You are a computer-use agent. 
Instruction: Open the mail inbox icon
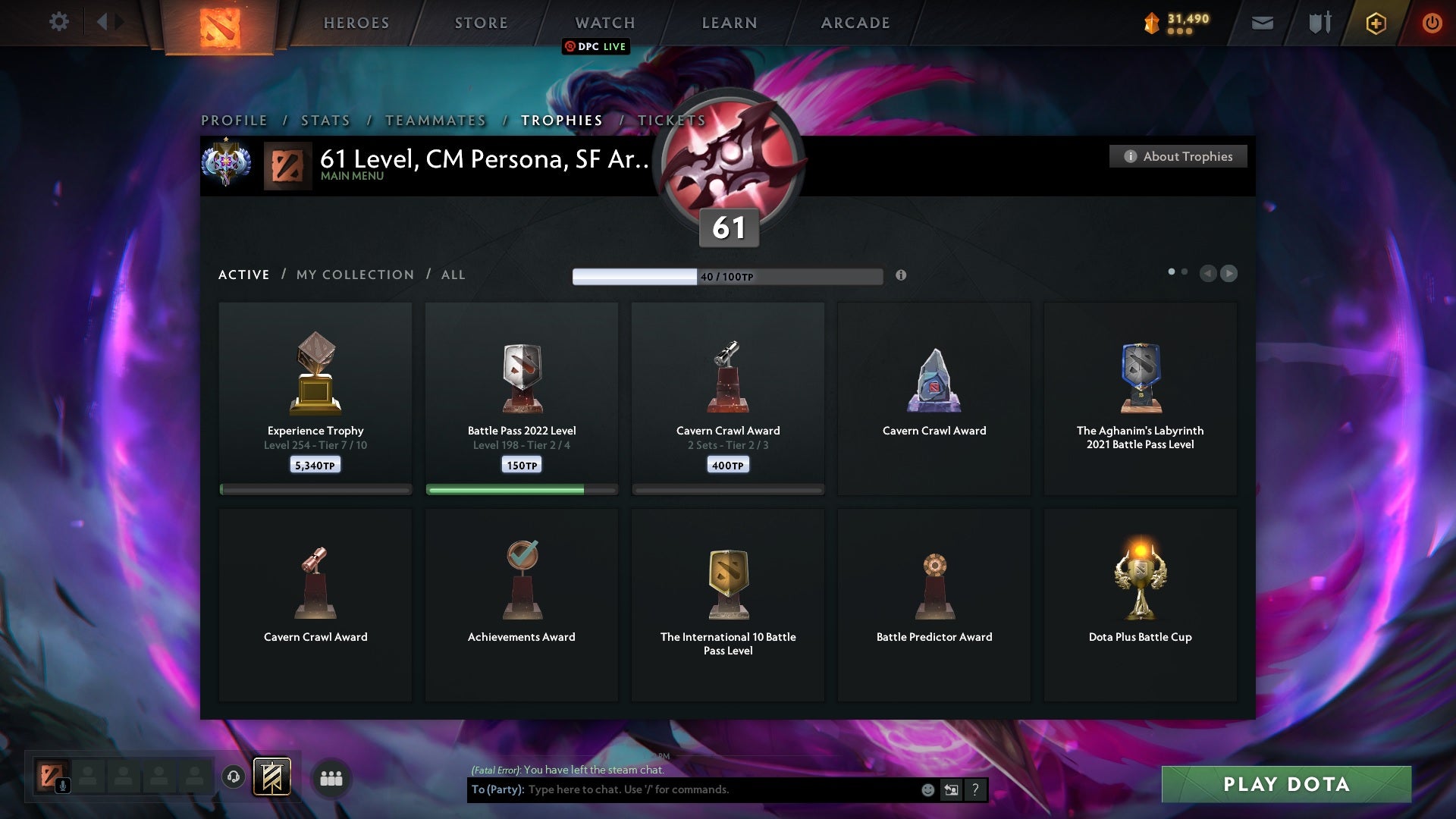click(x=1261, y=23)
